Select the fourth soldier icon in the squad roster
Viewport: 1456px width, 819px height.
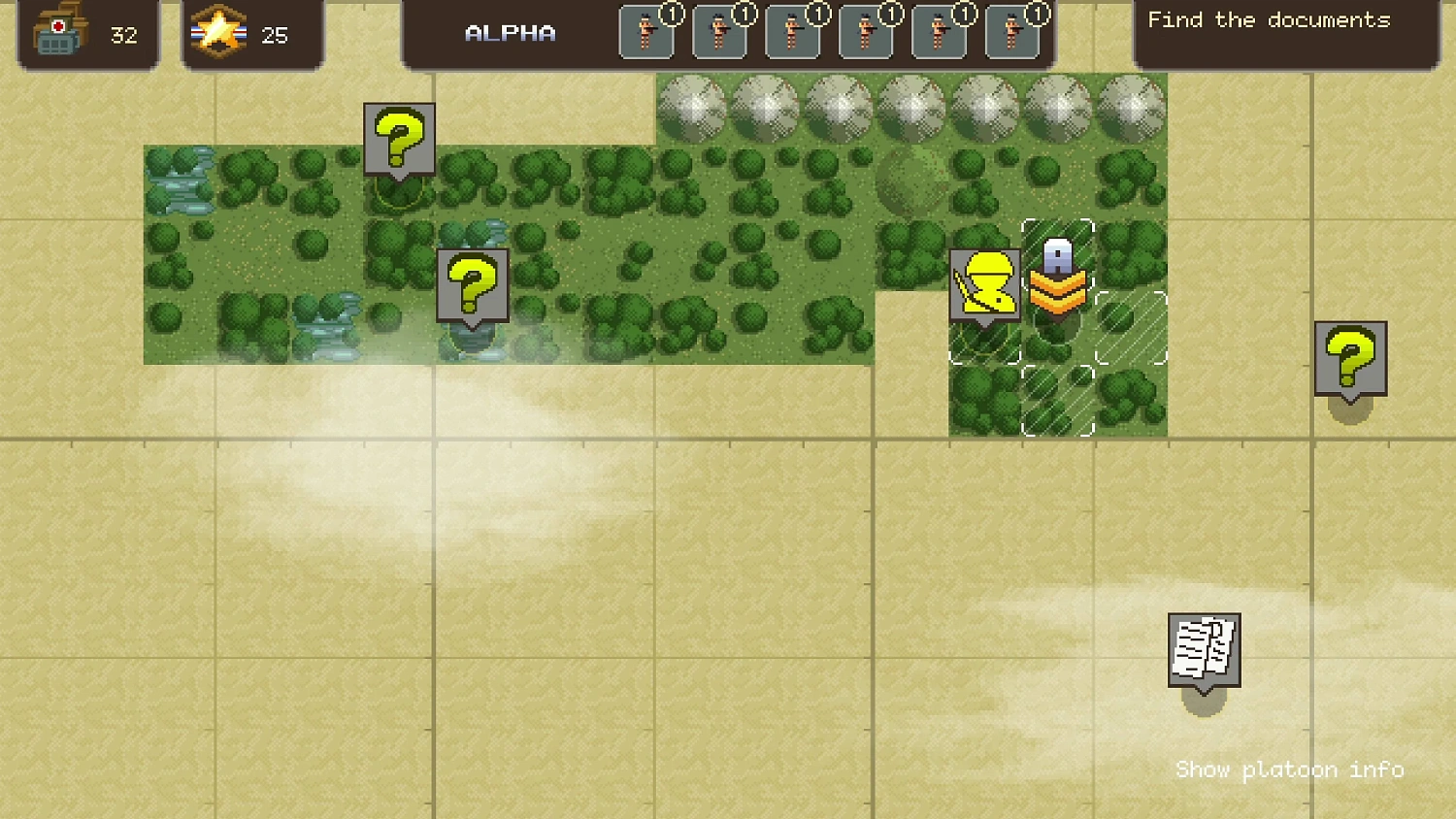pos(865,32)
